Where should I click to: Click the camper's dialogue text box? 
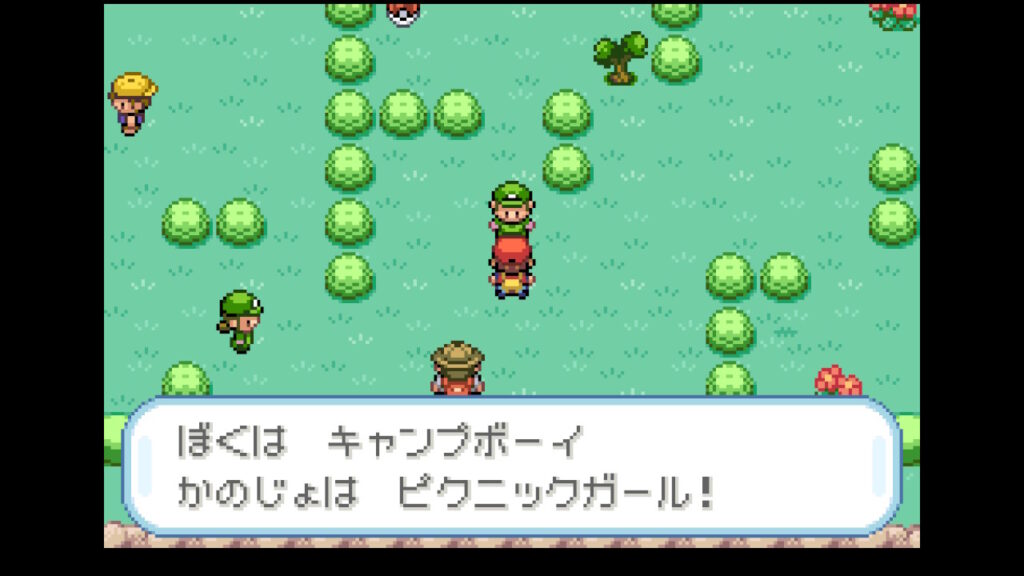[511, 466]
